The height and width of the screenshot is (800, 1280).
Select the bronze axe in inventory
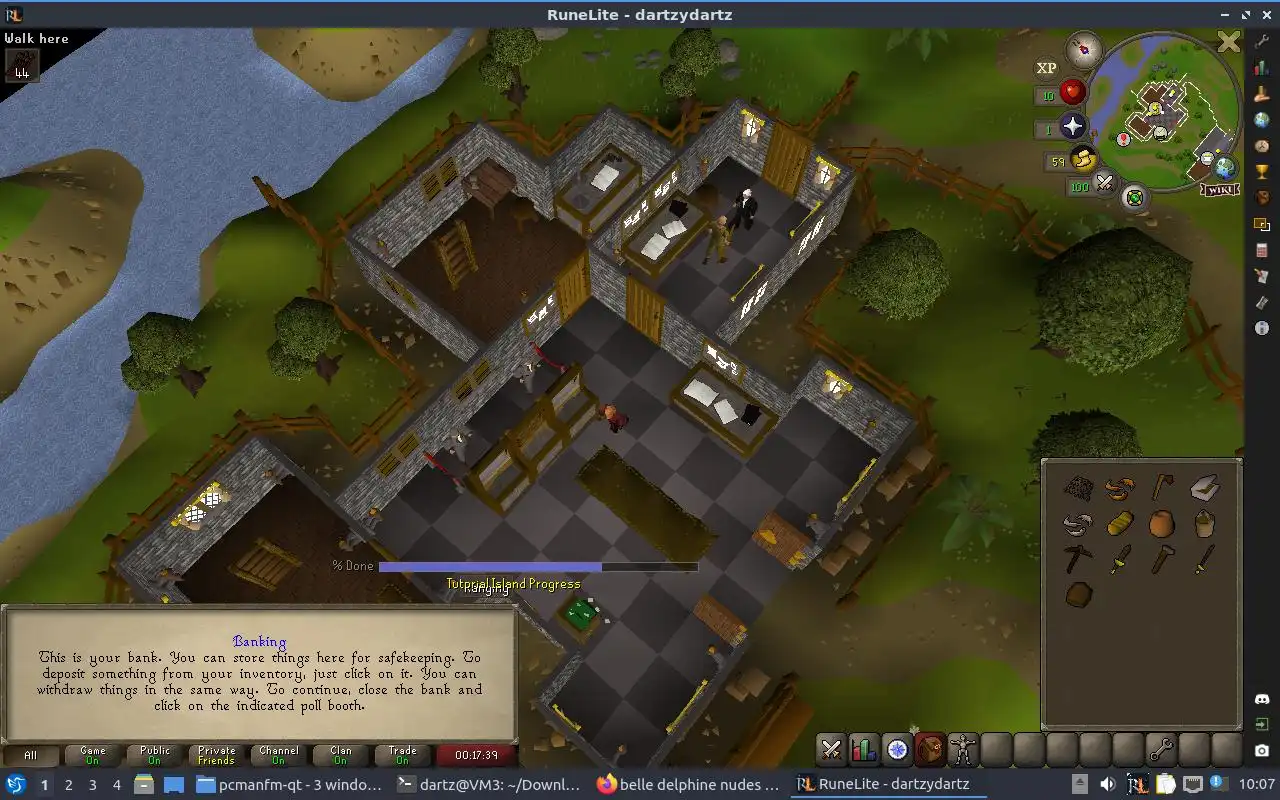tap(1162, 487)
